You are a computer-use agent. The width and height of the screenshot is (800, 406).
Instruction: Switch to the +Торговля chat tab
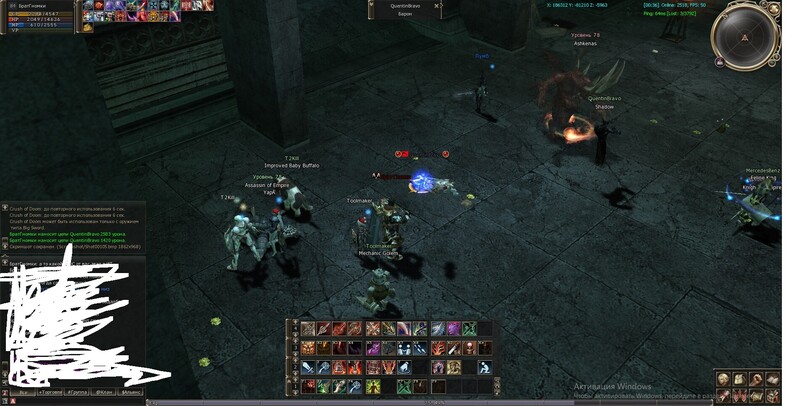[48, 394]
